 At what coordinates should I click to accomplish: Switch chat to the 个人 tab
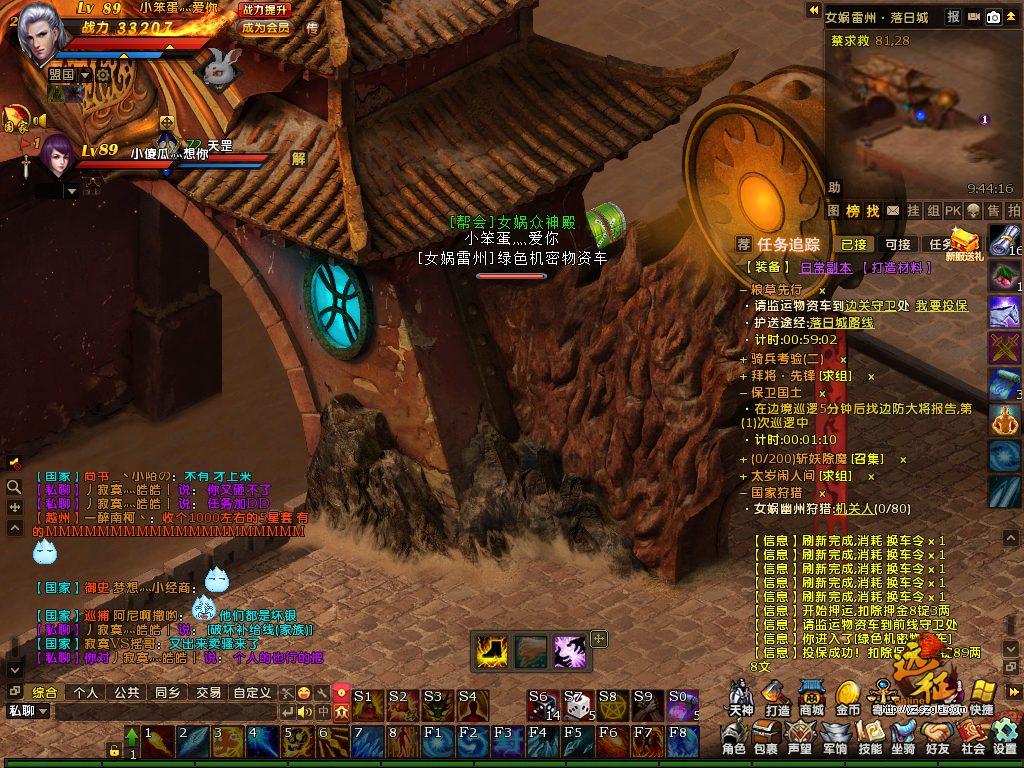pyautogui.click(x=86, y=692)
